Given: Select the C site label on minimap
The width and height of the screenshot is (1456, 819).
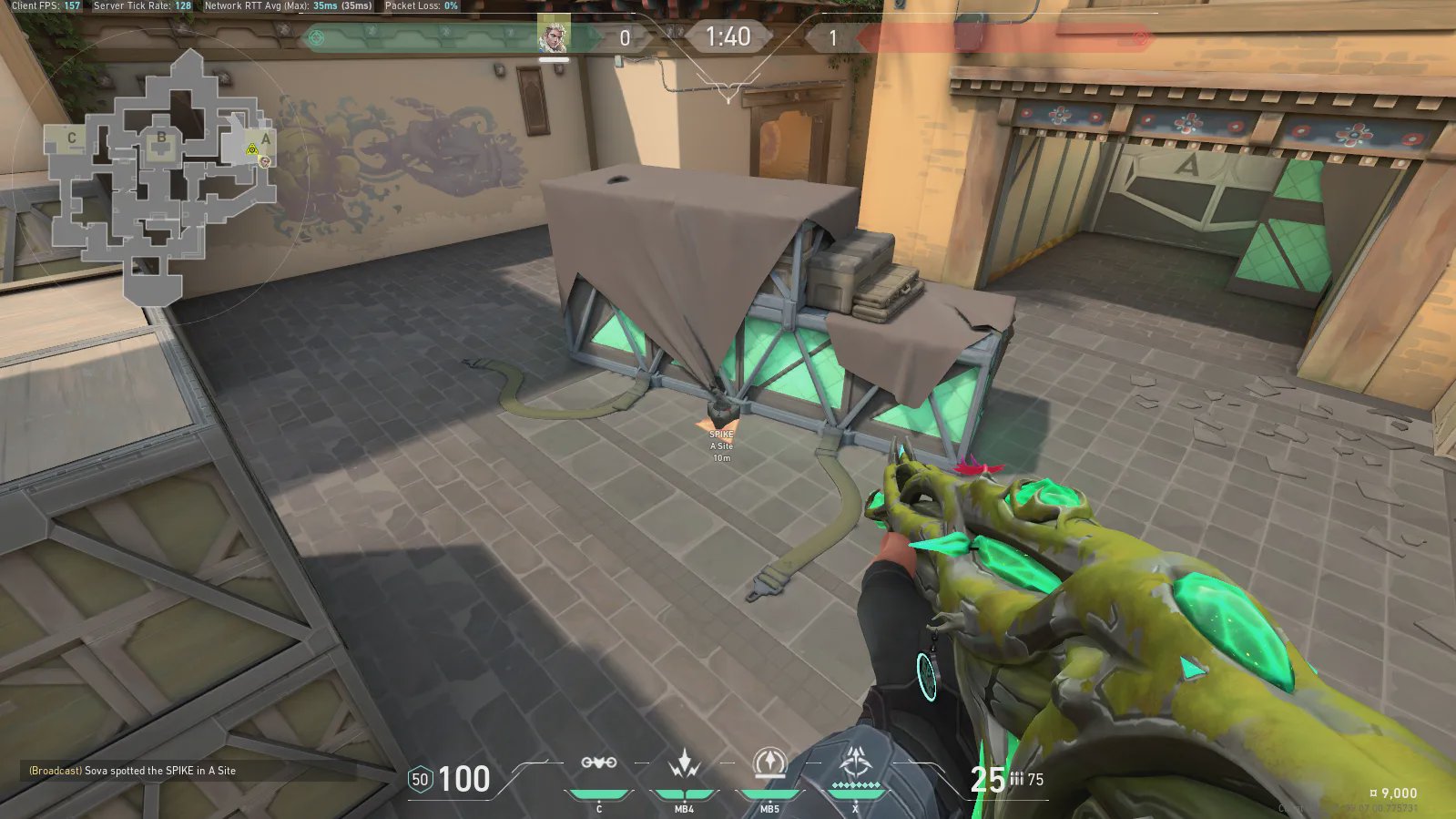Looking at the screenshot, I should pyautogui.click(x=72, y=138).
